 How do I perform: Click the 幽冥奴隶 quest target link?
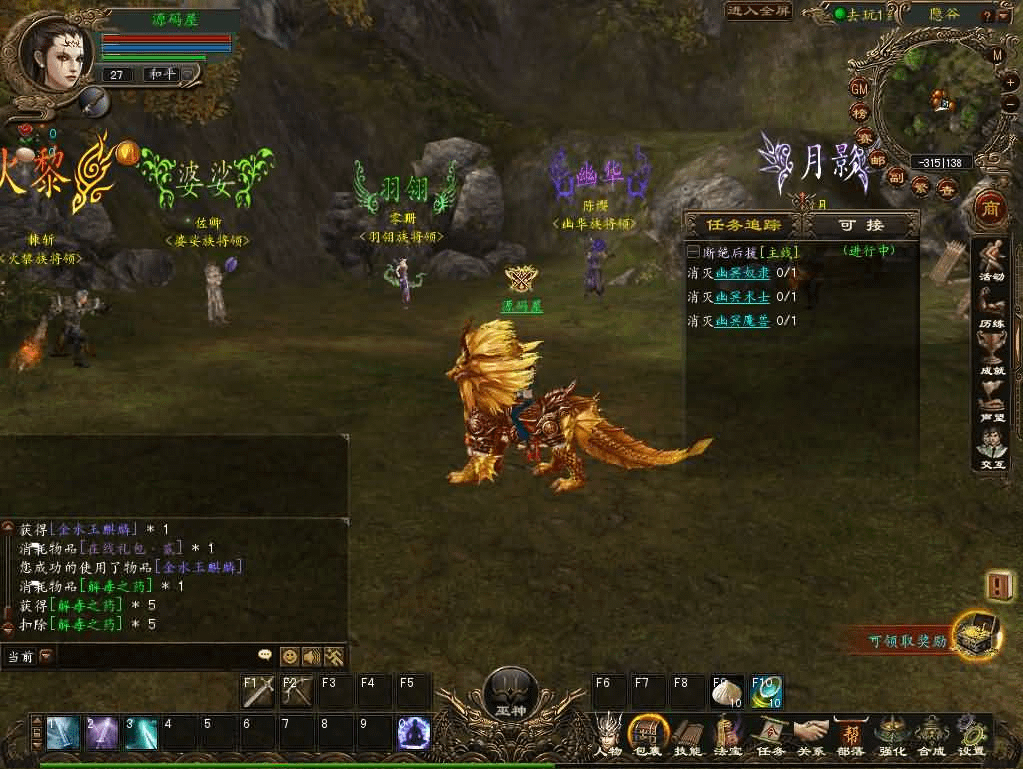point(742,273)
